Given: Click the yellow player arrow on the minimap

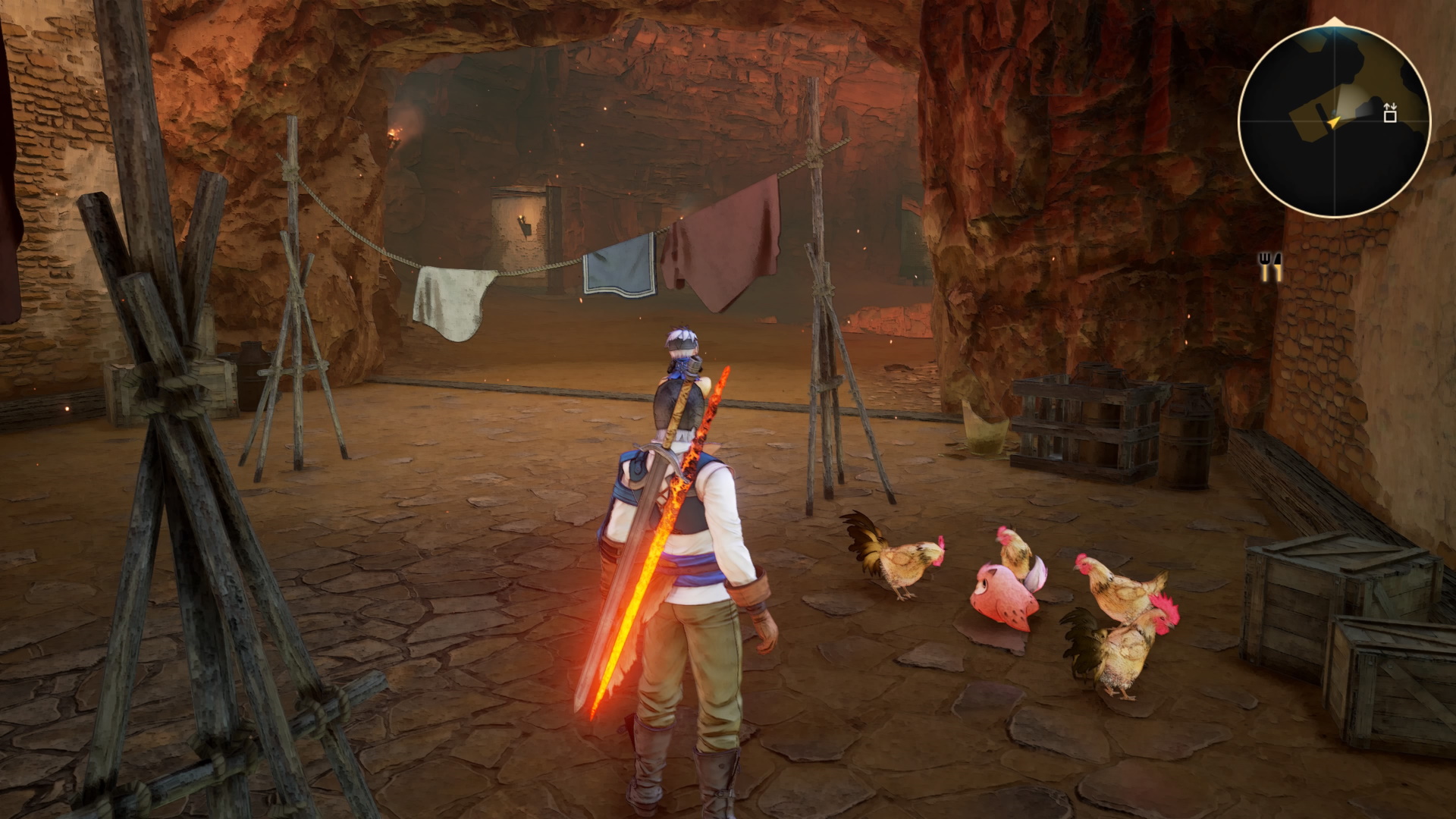Looking at the screenshot, I should pyautogui.click(x=1334, y=121).
